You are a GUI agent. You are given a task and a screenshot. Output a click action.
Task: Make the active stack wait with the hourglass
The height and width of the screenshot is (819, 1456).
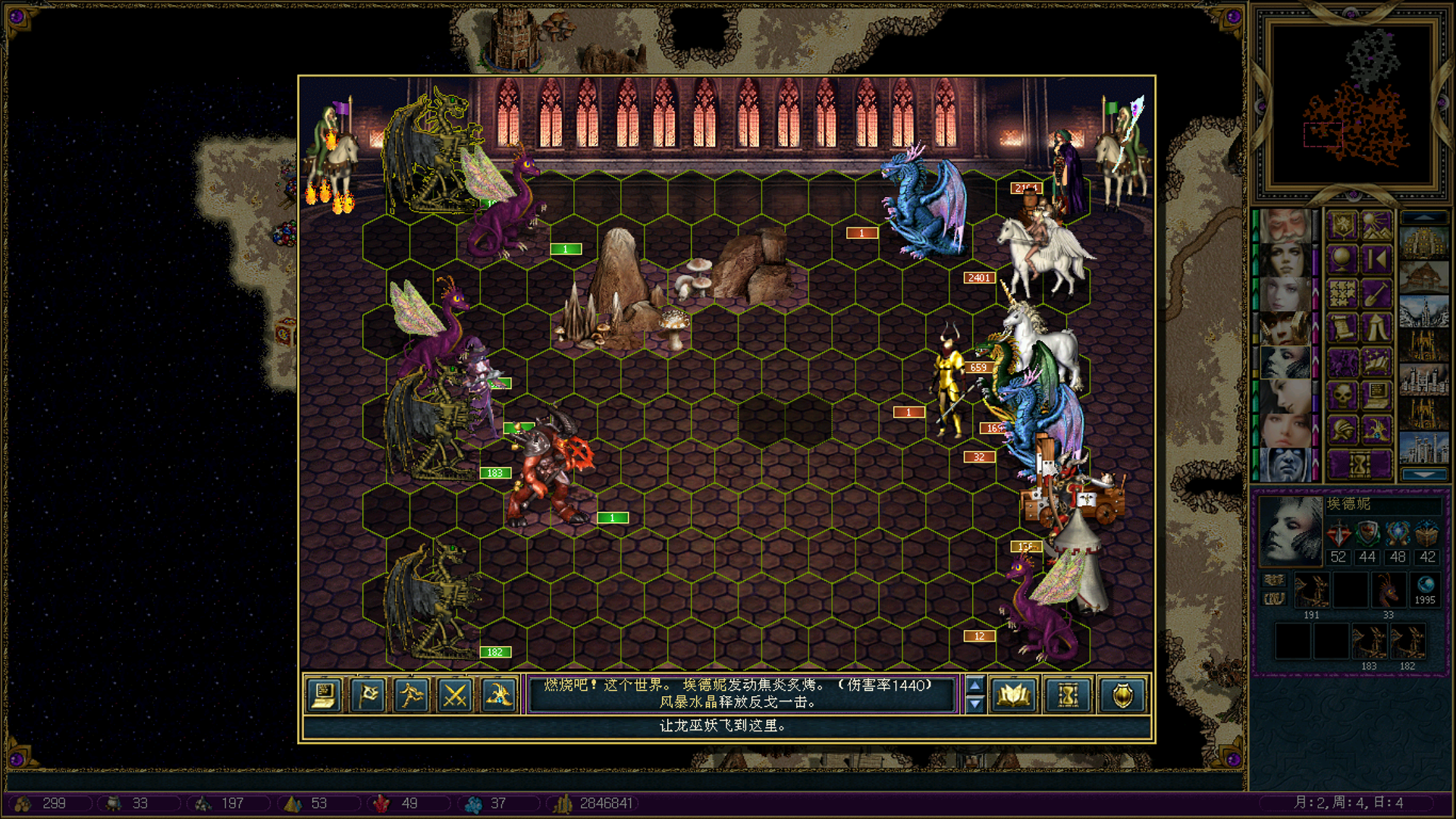(1068, 695)
